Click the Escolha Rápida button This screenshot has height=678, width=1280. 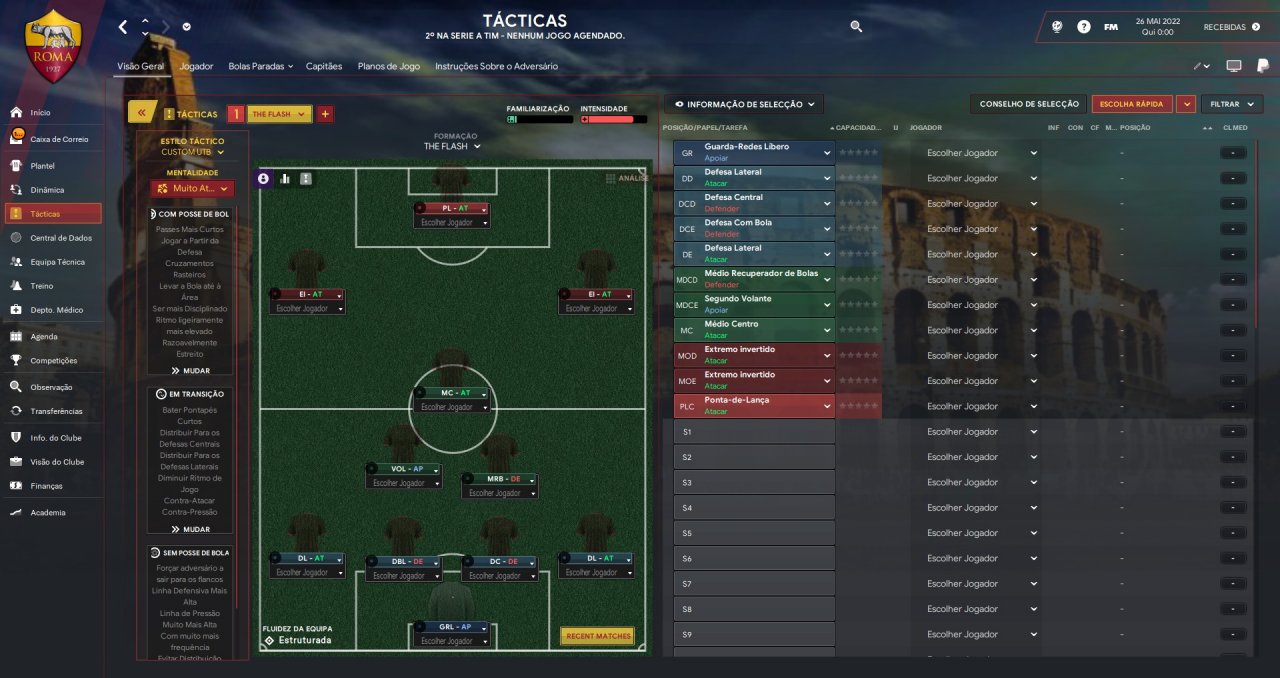[1132, 104]
